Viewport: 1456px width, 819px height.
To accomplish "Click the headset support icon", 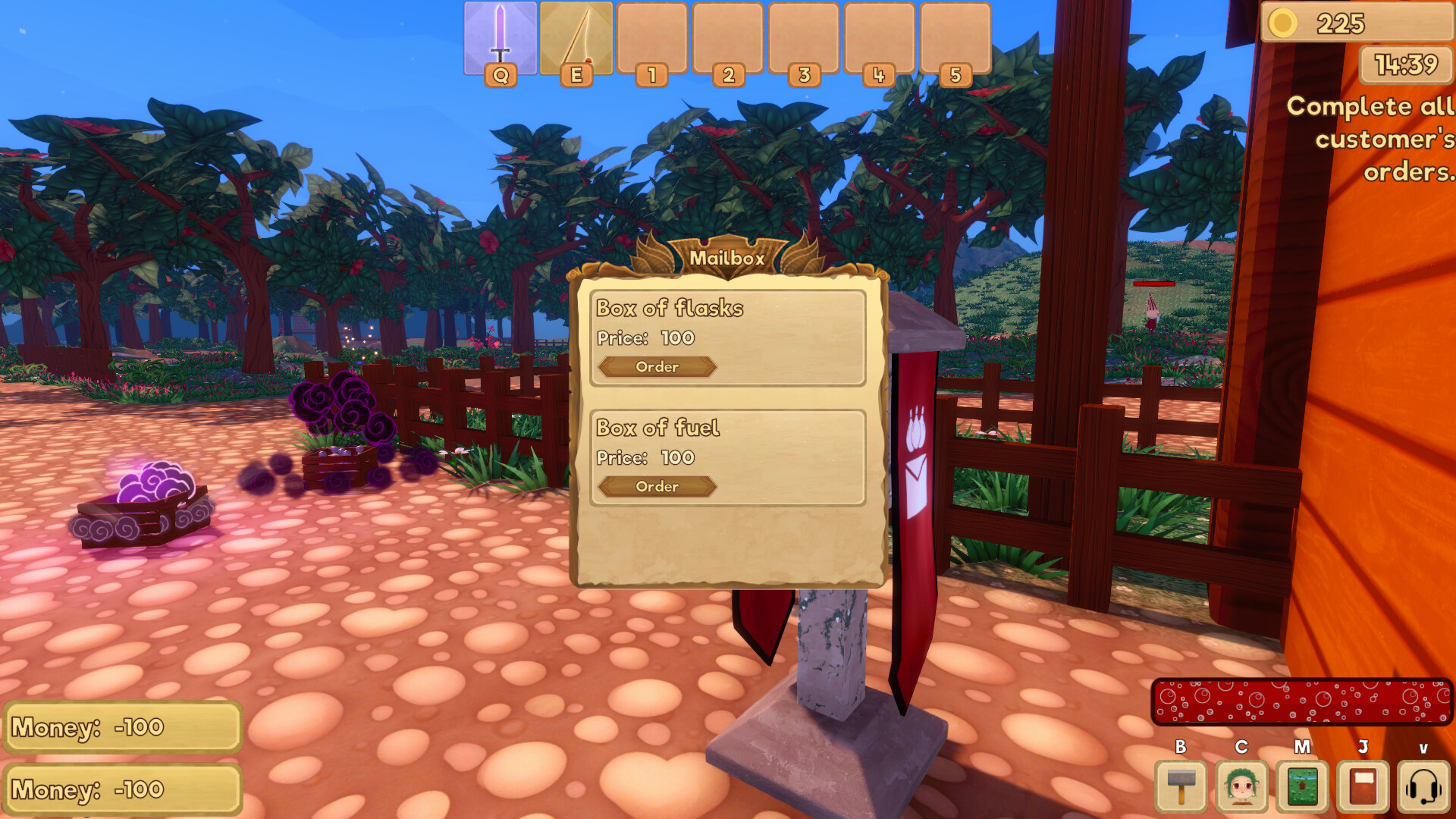I will pyautogui.click(x=1423, y=786).
